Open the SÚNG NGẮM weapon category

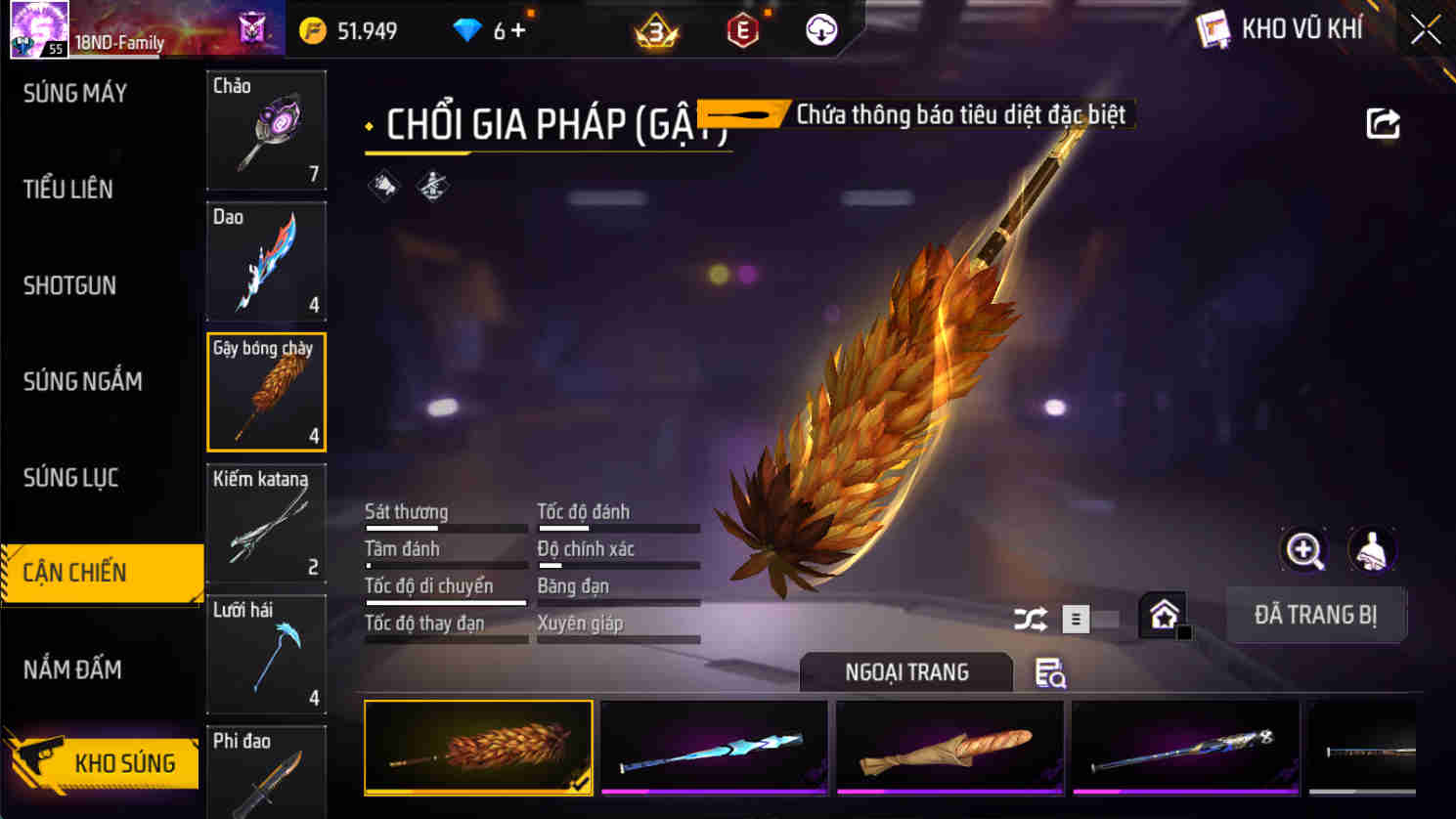[83, 381]
